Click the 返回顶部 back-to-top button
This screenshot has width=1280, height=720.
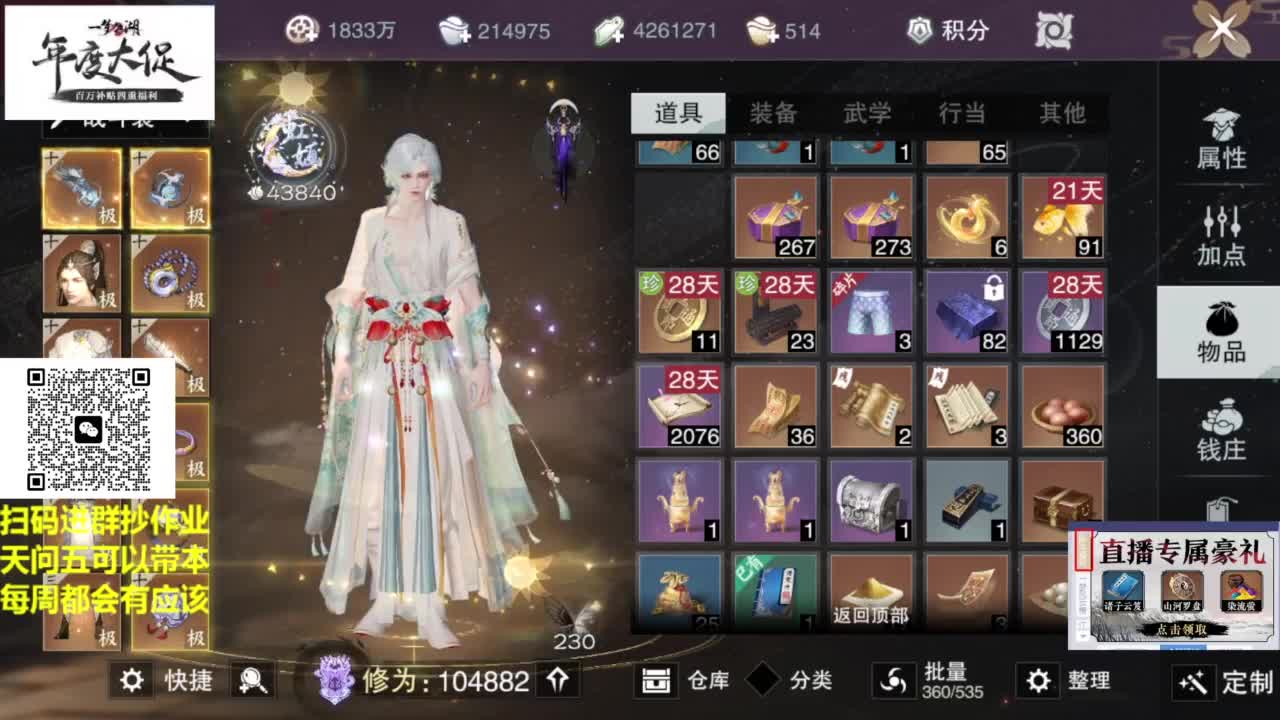point(870,617)
